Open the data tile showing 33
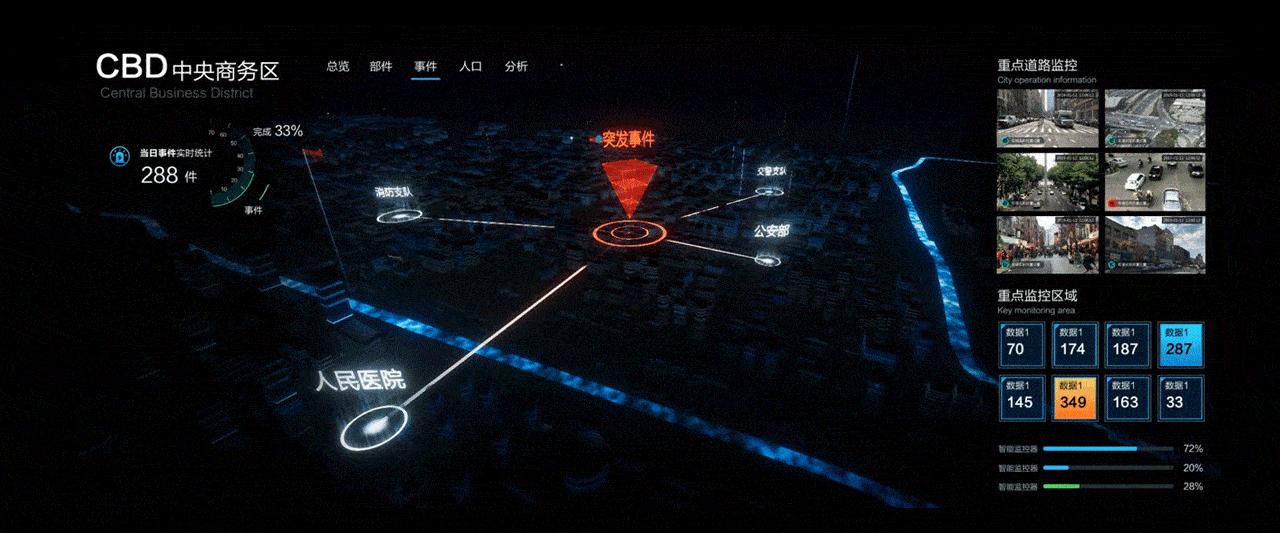Viewport: 1280px width, 533px height. click(x=1181, y=396)
